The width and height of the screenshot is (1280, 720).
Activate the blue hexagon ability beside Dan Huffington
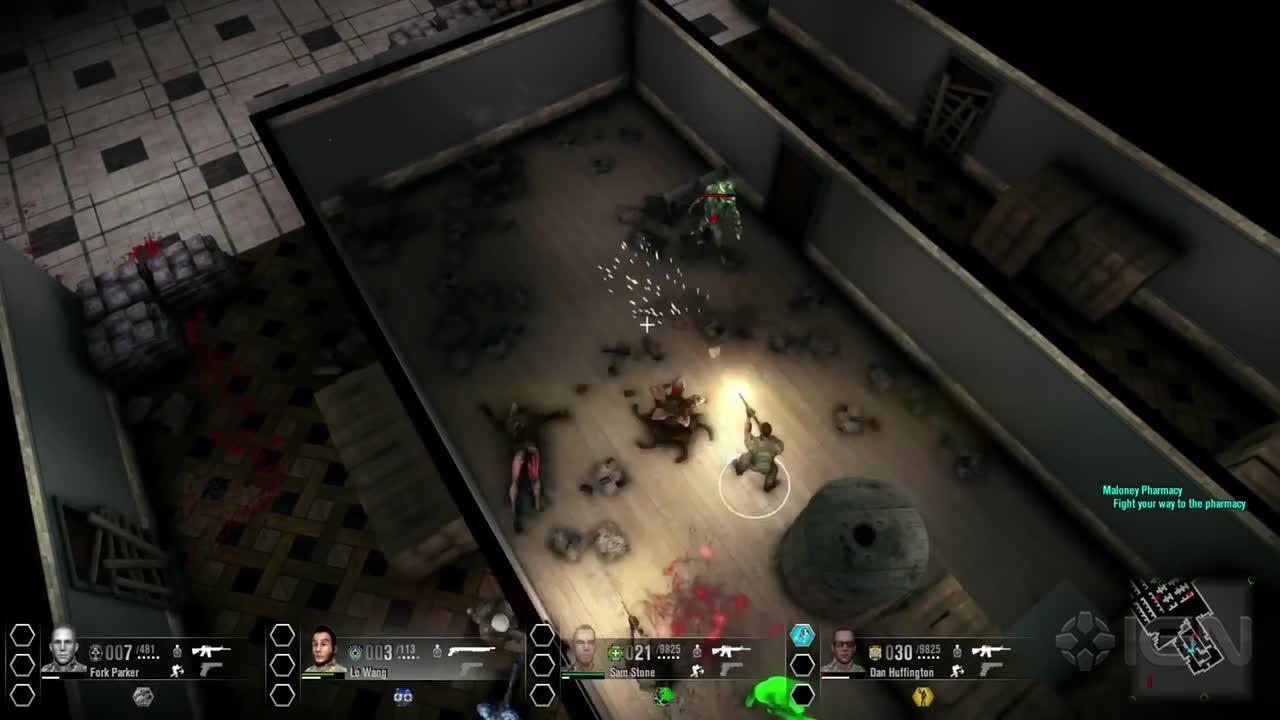[x=802, y=635]
